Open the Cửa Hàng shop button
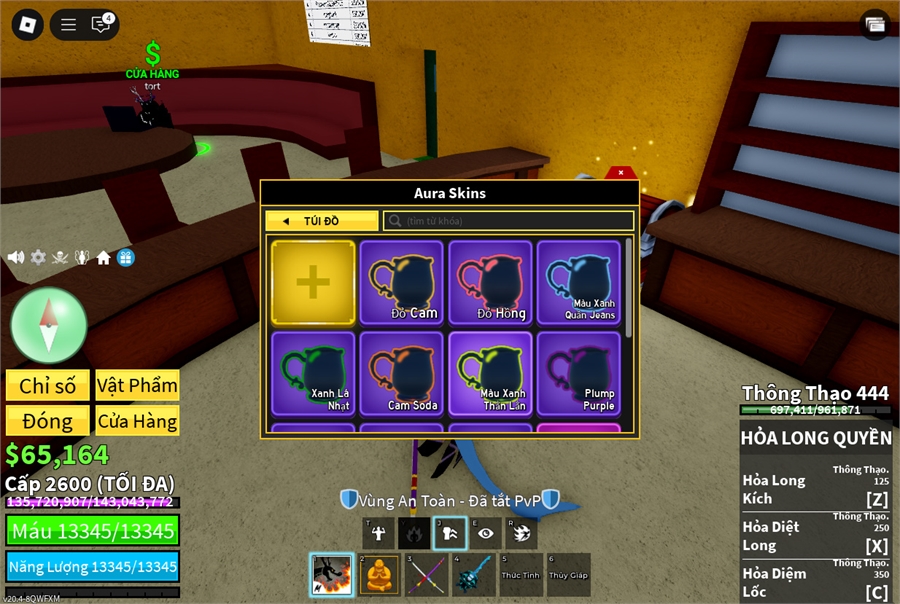900x604 pixels. (137, 420)
